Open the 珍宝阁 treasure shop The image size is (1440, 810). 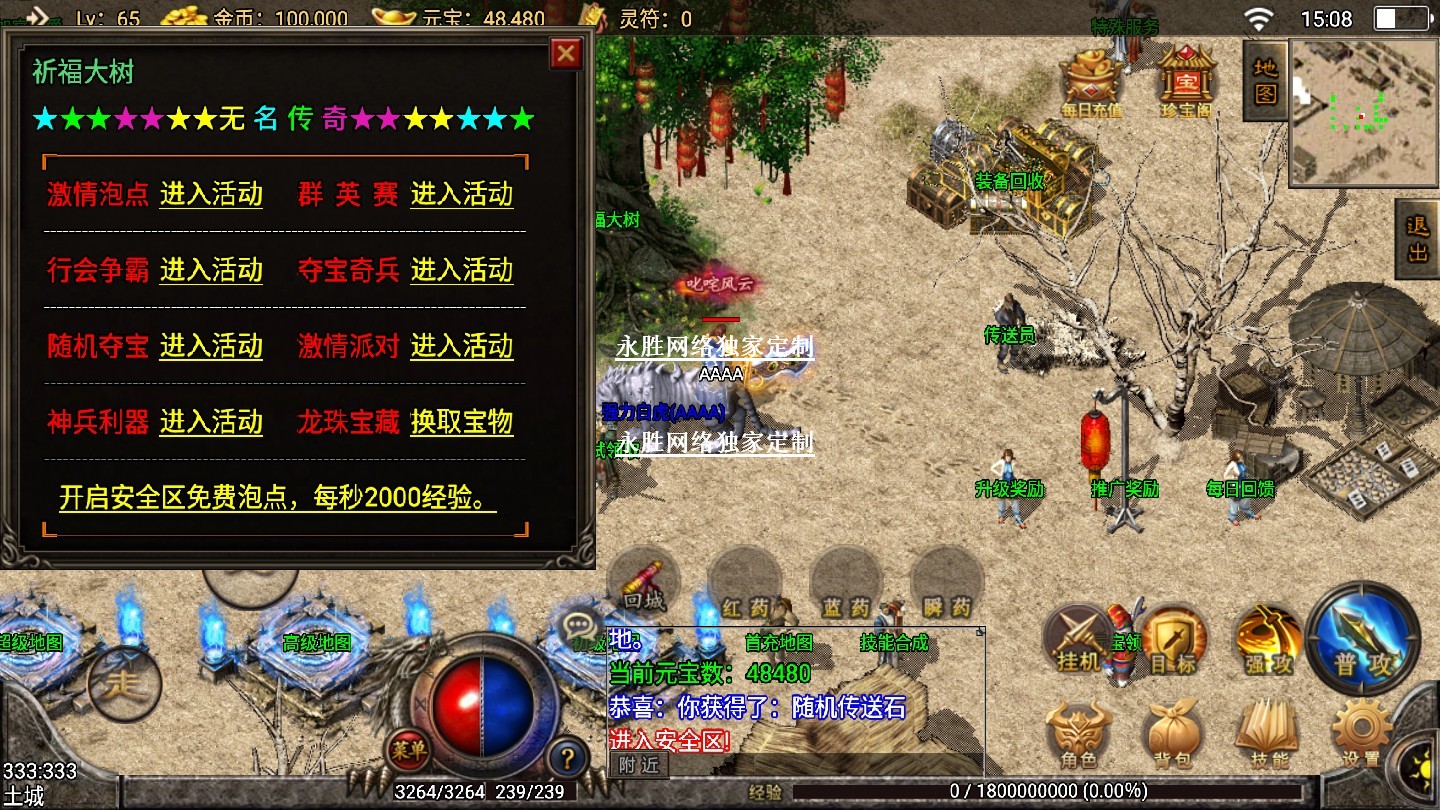pyautogui.click(x=1185, y=82)
